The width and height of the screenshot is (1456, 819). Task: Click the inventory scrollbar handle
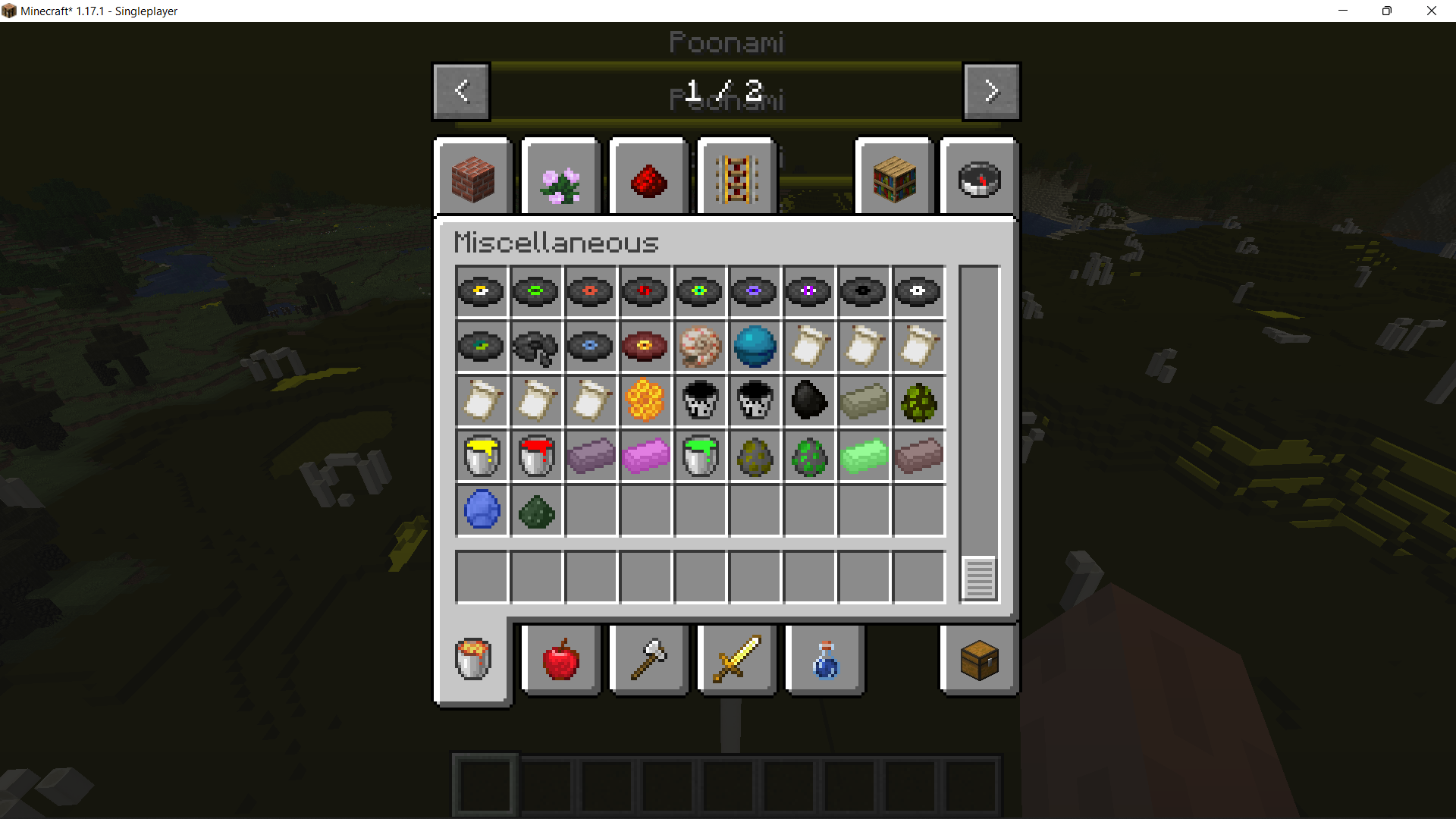click(x=978, y=579)
